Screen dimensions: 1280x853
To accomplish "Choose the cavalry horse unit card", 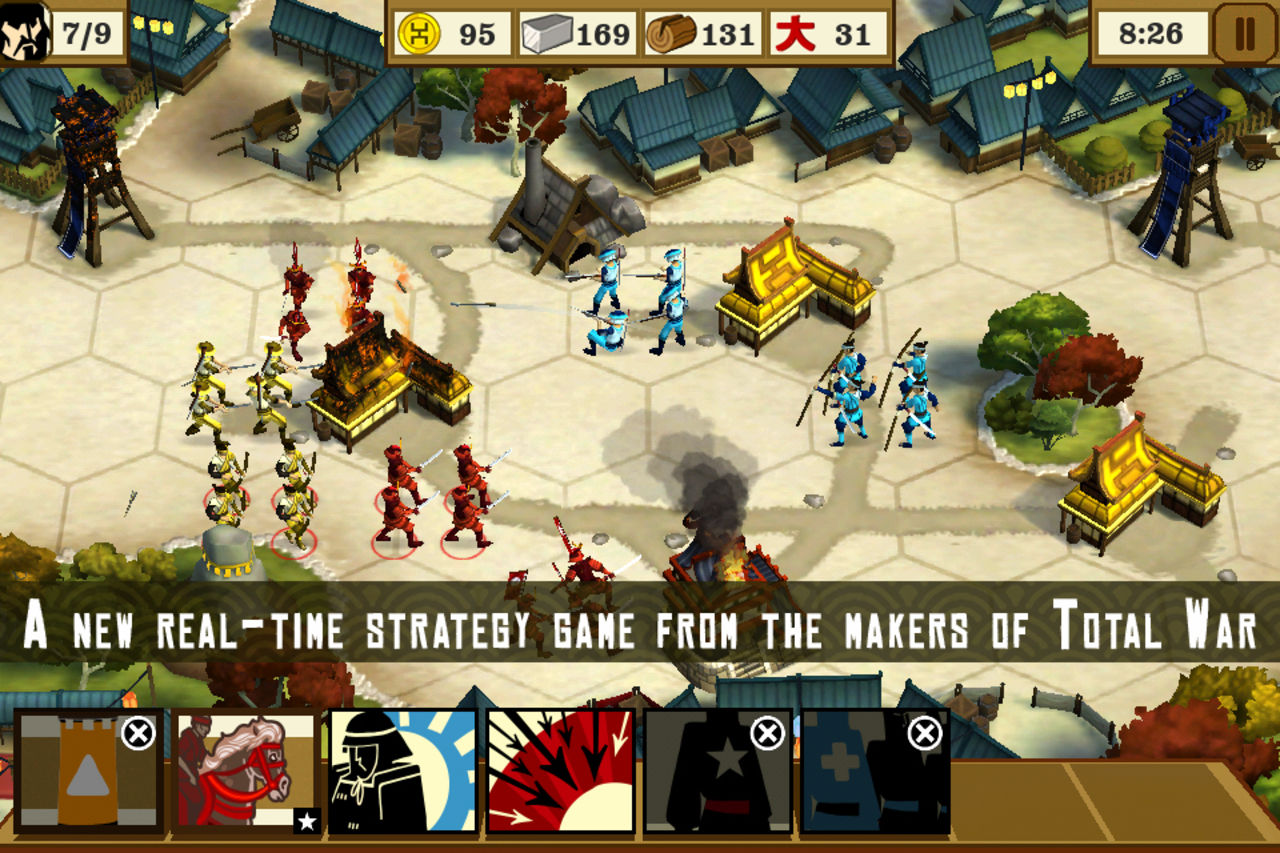I will (x=246, y=771).
